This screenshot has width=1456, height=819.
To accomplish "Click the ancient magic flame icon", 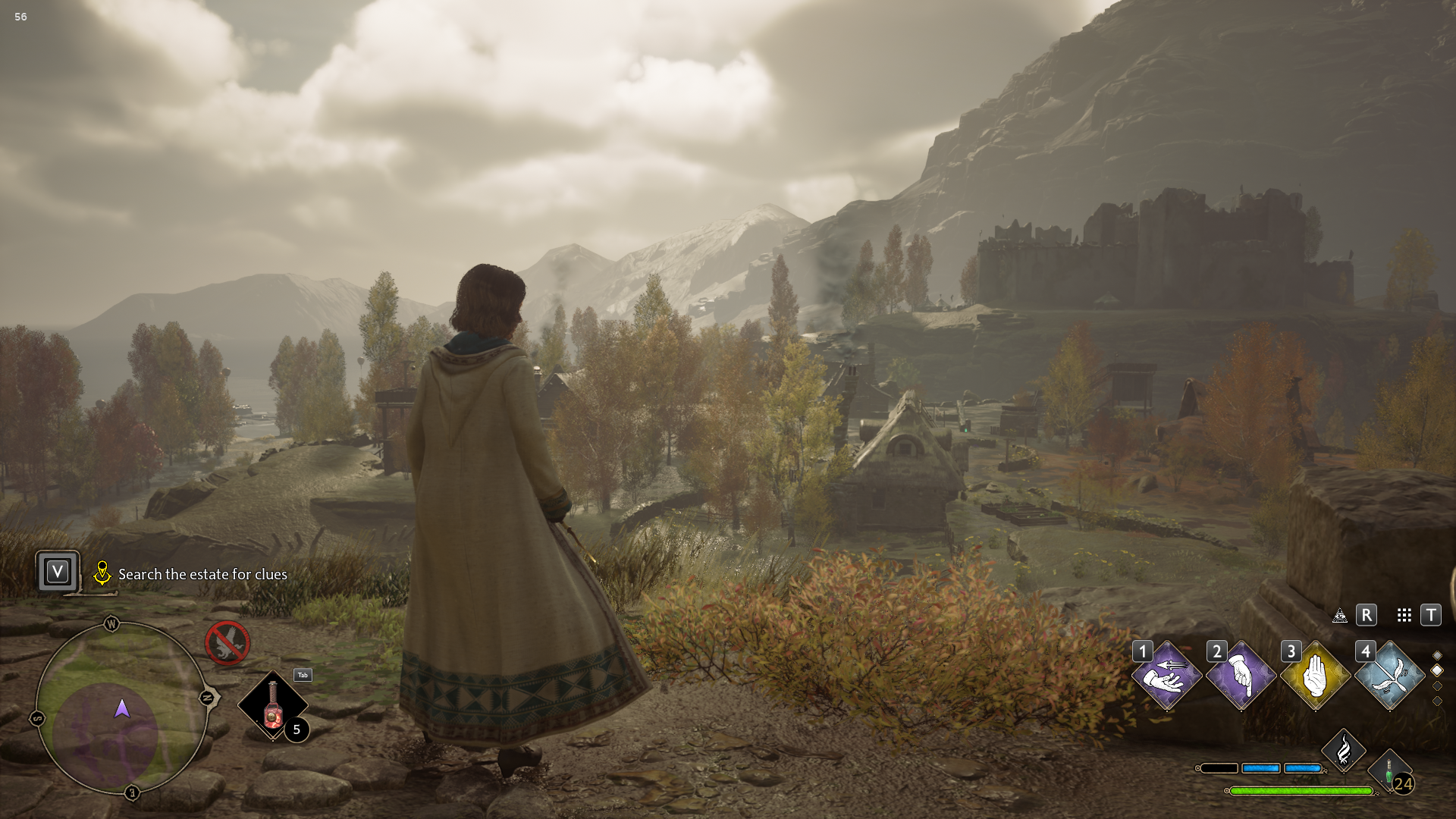I will [x=1344, y=751].
